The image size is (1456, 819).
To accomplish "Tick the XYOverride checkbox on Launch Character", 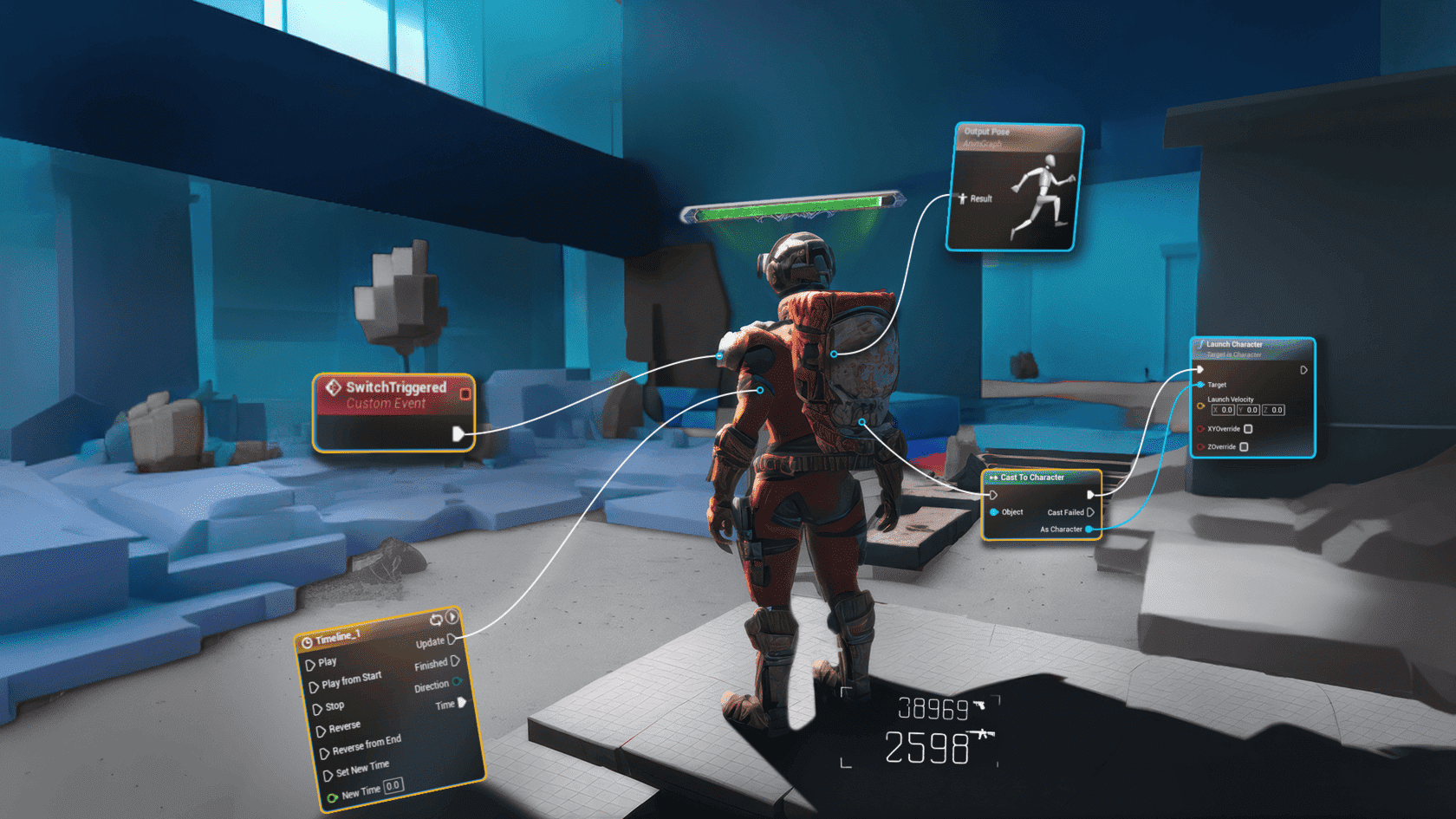I will [1248, 429].
